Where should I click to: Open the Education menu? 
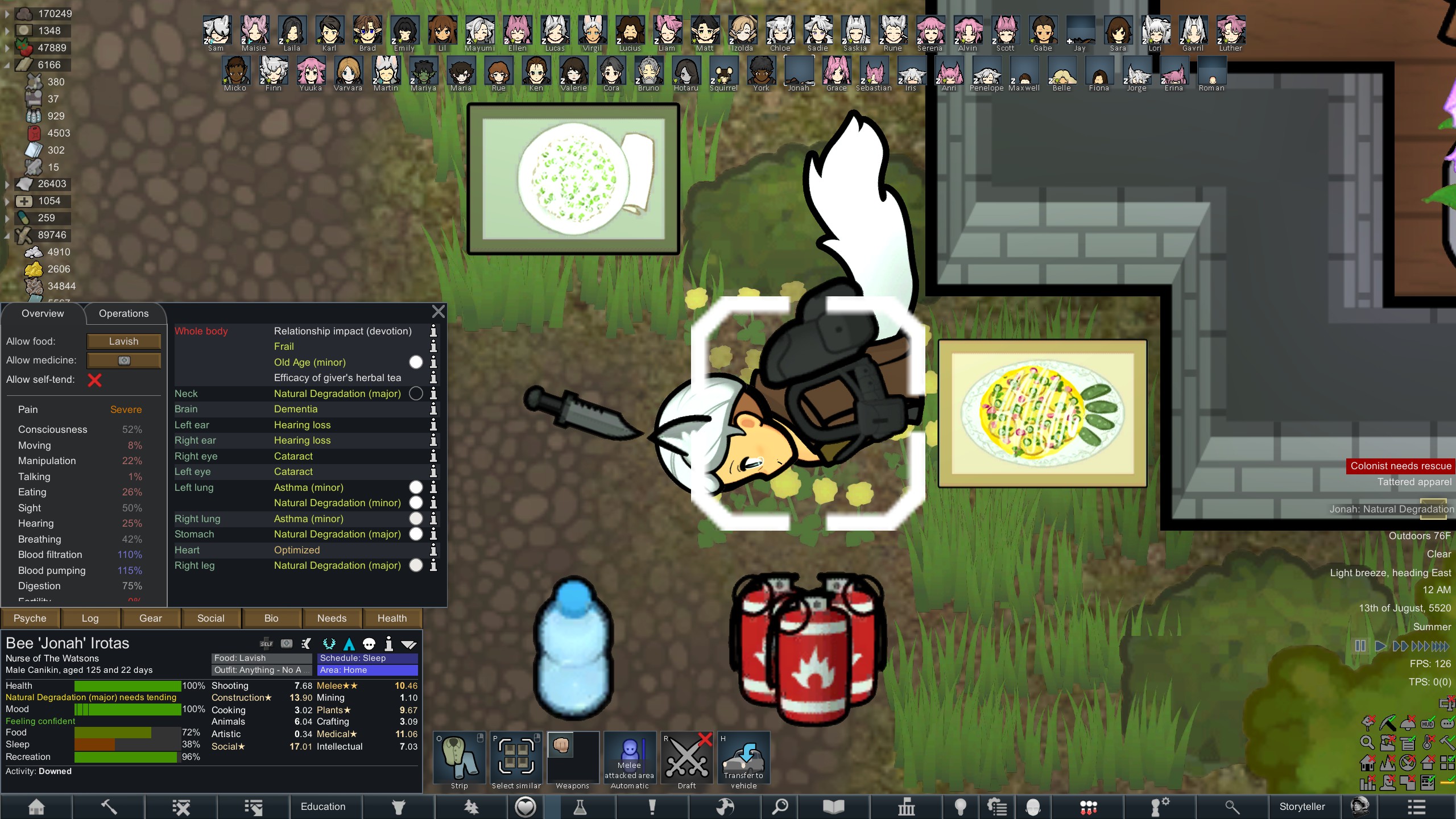[x=323, y=806]
